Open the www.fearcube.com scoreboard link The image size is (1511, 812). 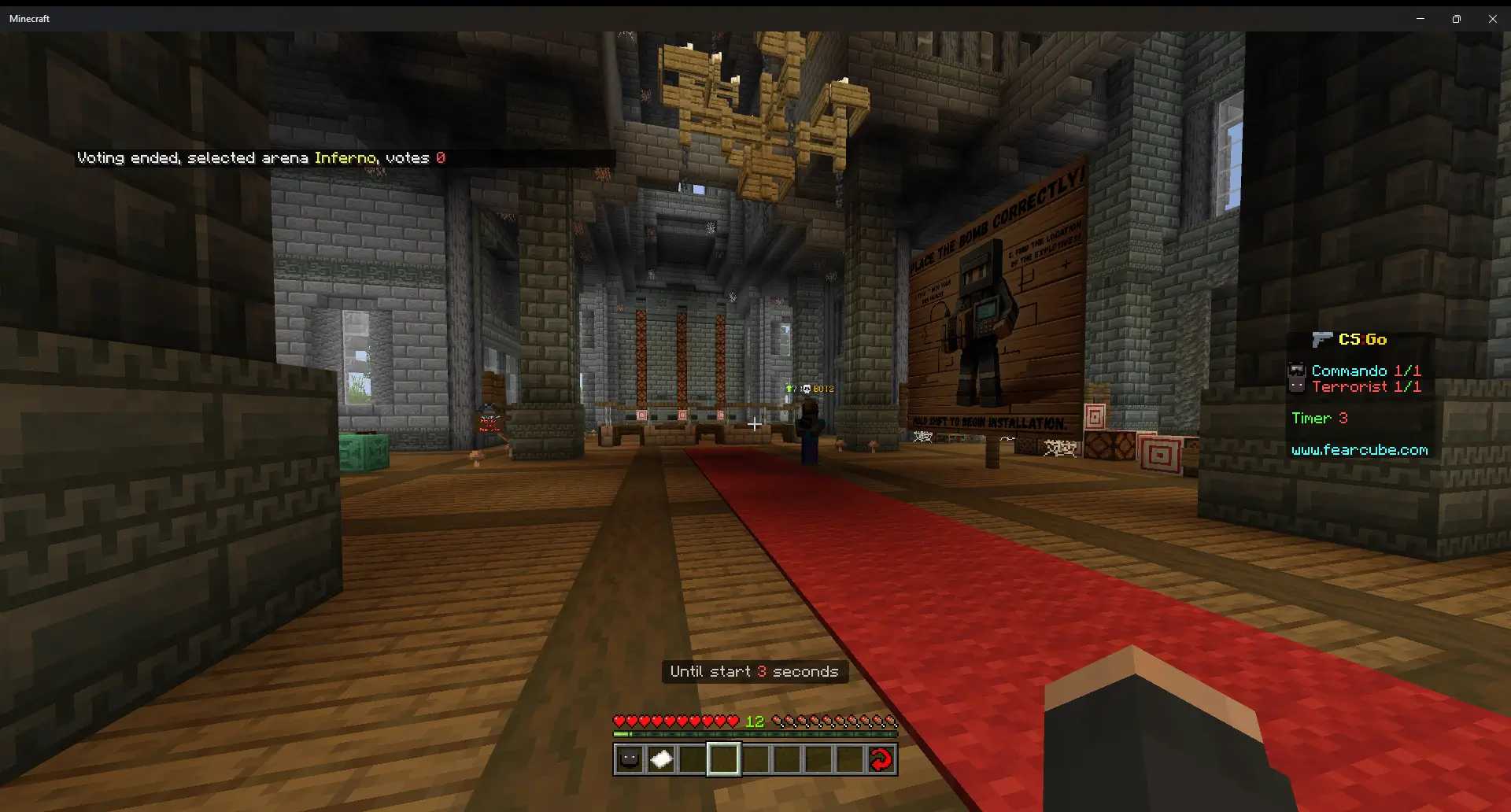[x=1359, y=450]
